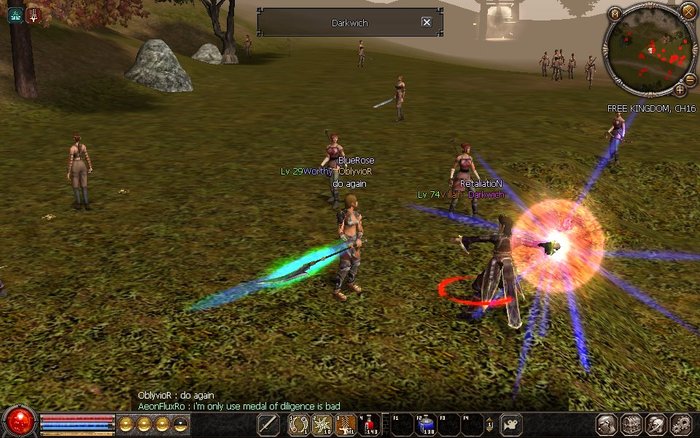Close the Darkwich target panel
Screen dimensions: 700x438
[x=427, y=22]
